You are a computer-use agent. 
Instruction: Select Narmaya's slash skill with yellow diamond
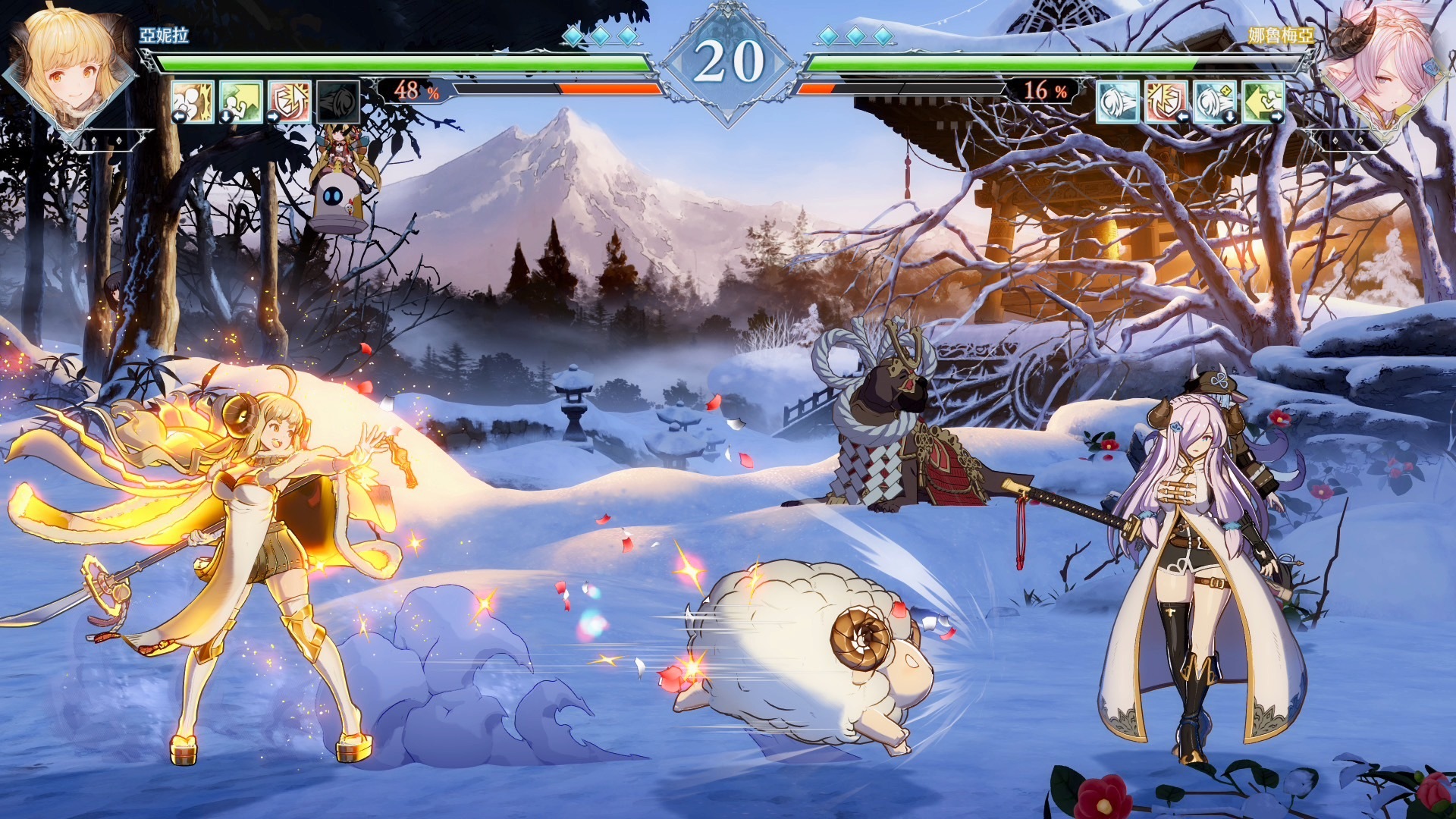(1214, 101)
